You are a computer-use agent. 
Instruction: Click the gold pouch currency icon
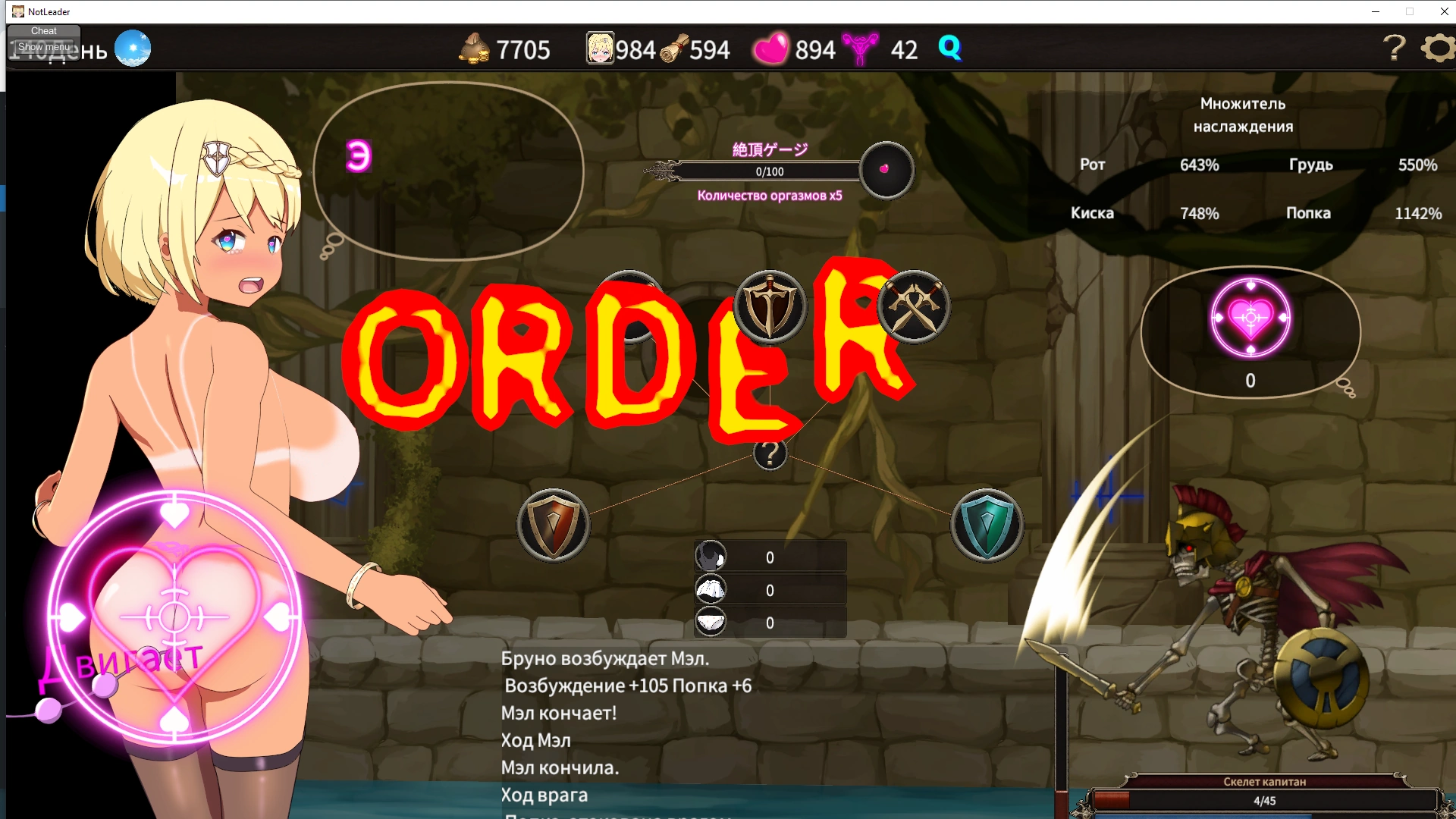coord(475,49)
